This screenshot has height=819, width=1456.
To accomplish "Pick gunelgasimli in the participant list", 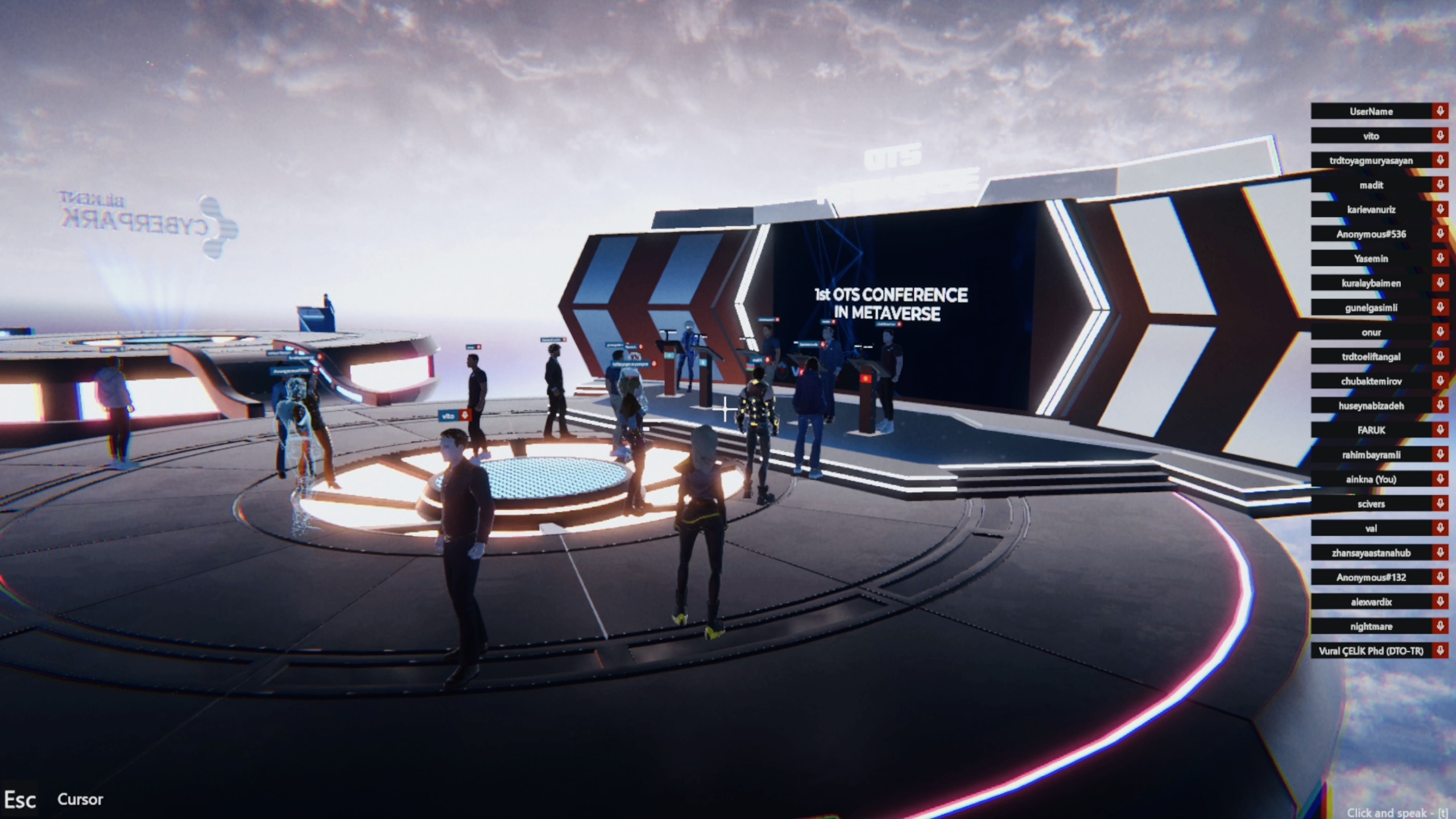I will pos(1371,308).
